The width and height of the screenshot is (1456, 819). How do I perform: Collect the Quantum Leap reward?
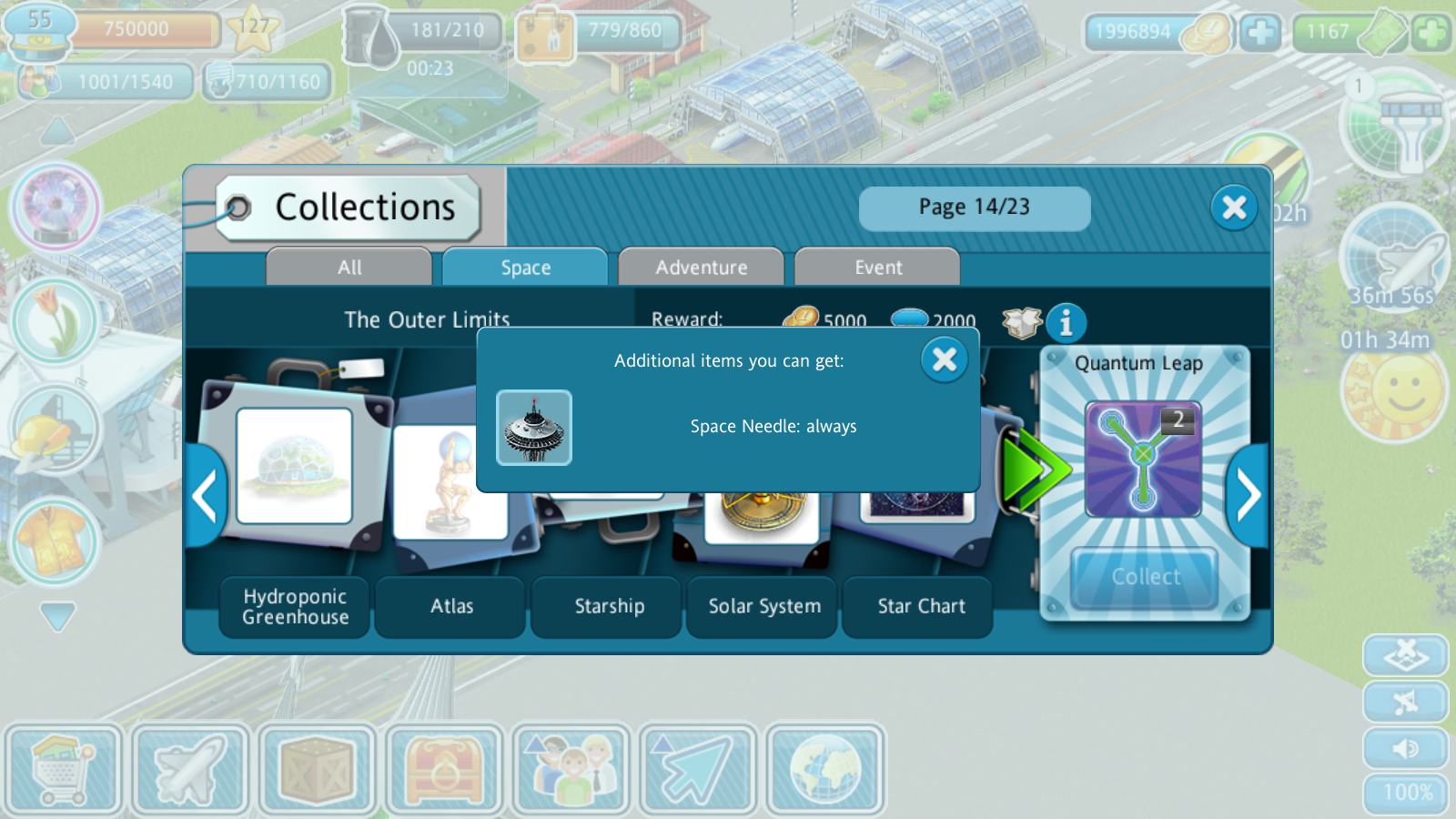click(x=1145, y=577)
